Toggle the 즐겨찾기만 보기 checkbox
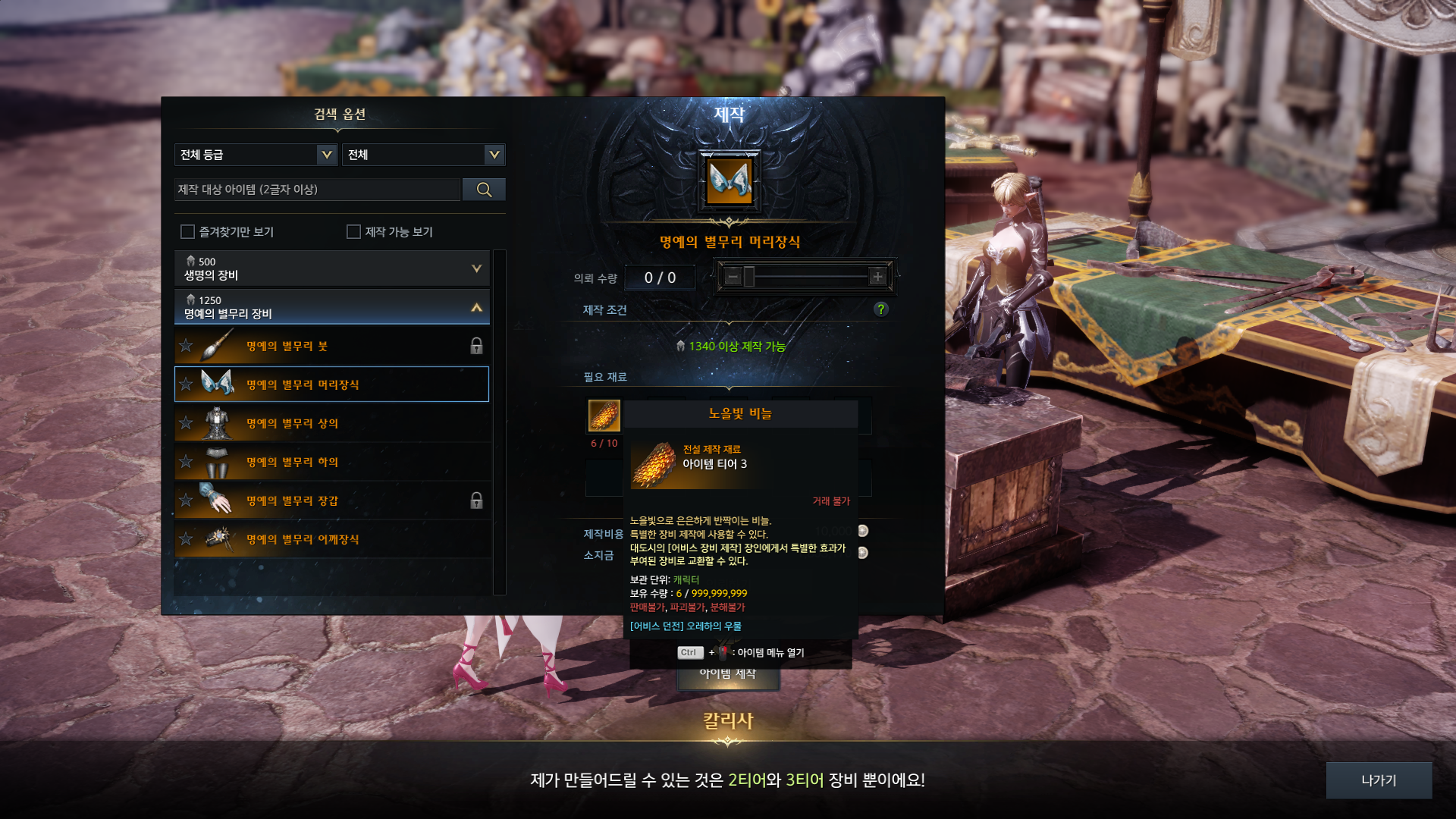This screenshot has height=819, width=1456. click(x=187, y=231)
